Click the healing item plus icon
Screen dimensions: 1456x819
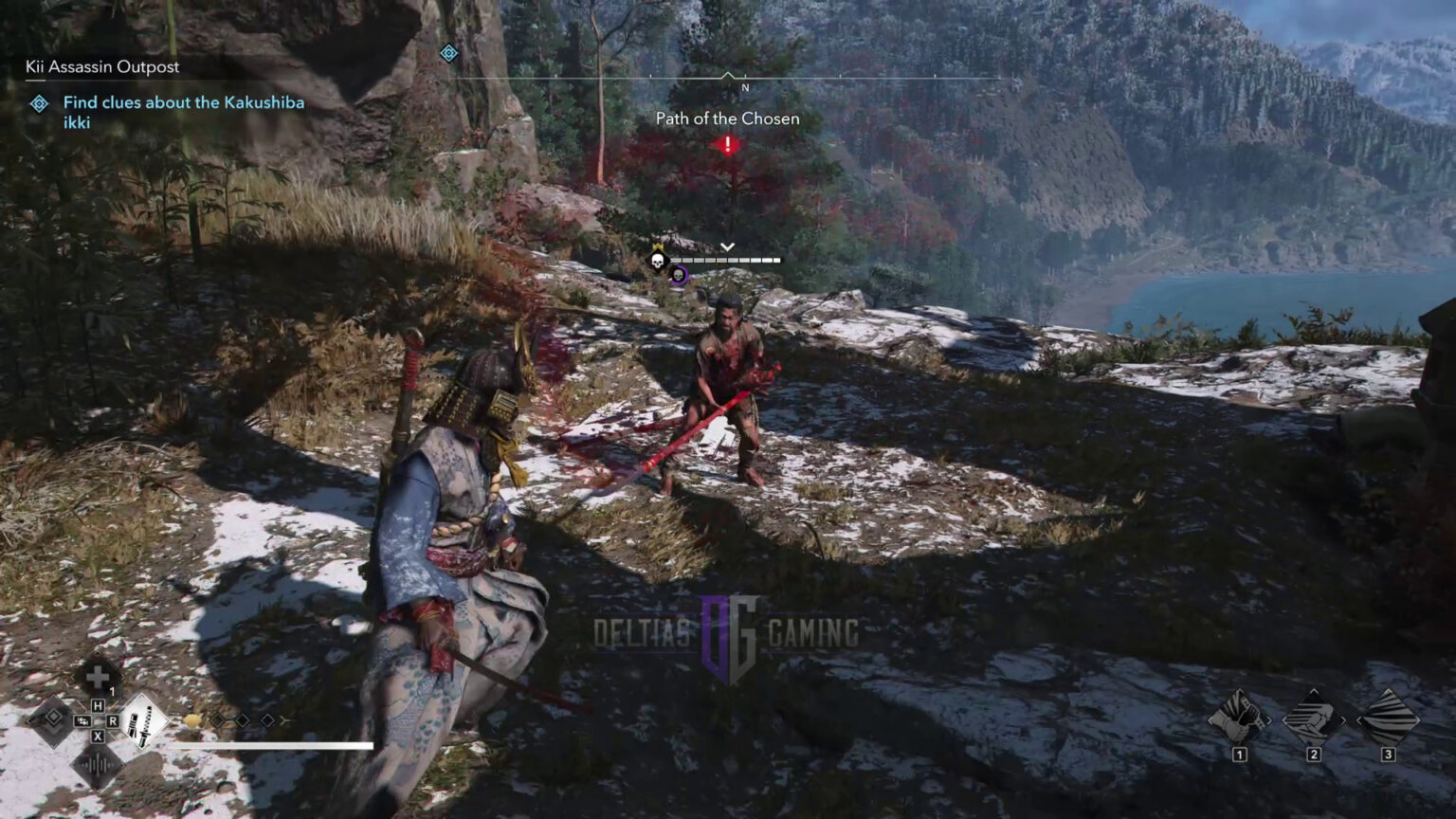99,676
